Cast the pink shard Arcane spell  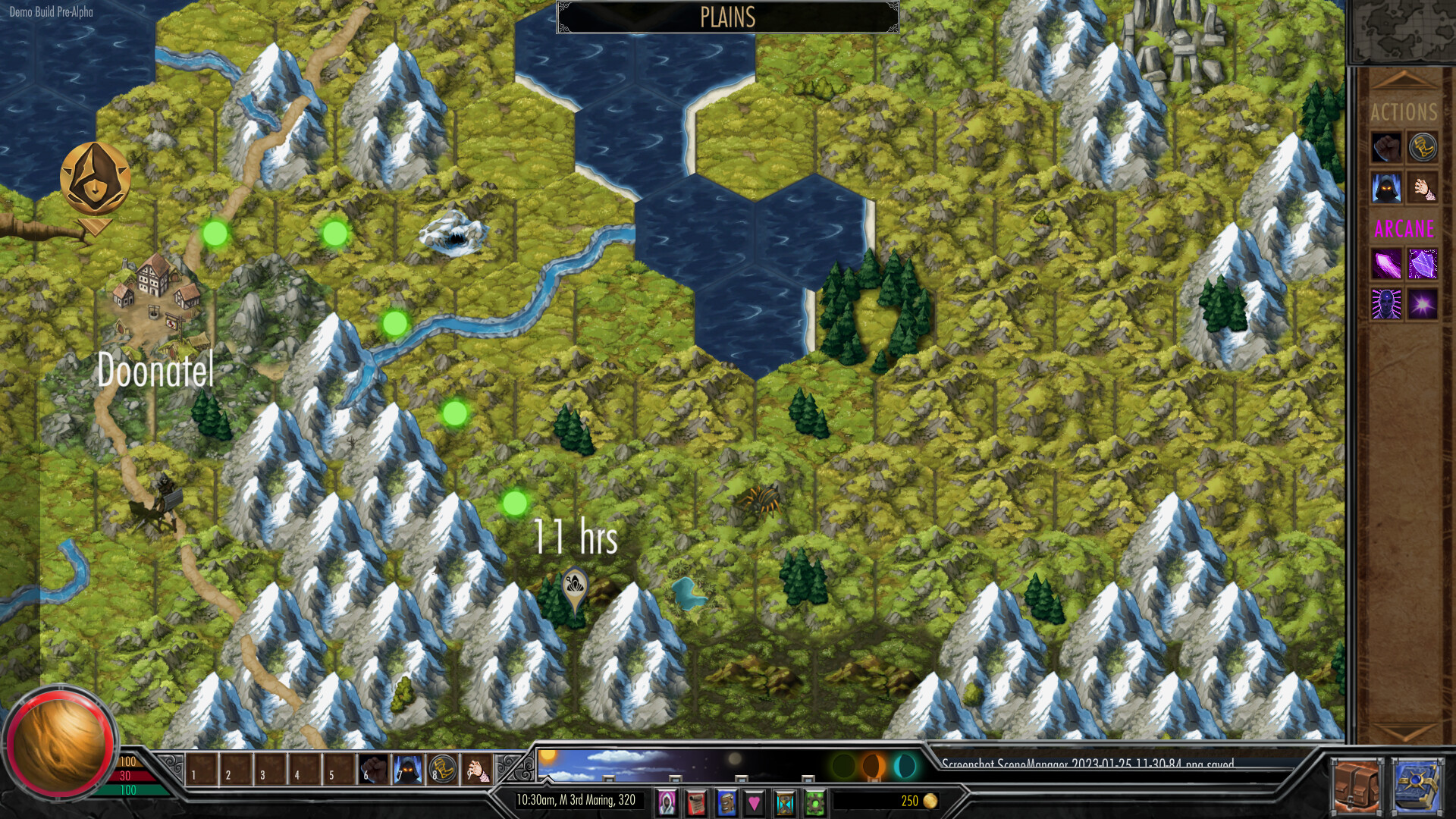point(1386,264)
